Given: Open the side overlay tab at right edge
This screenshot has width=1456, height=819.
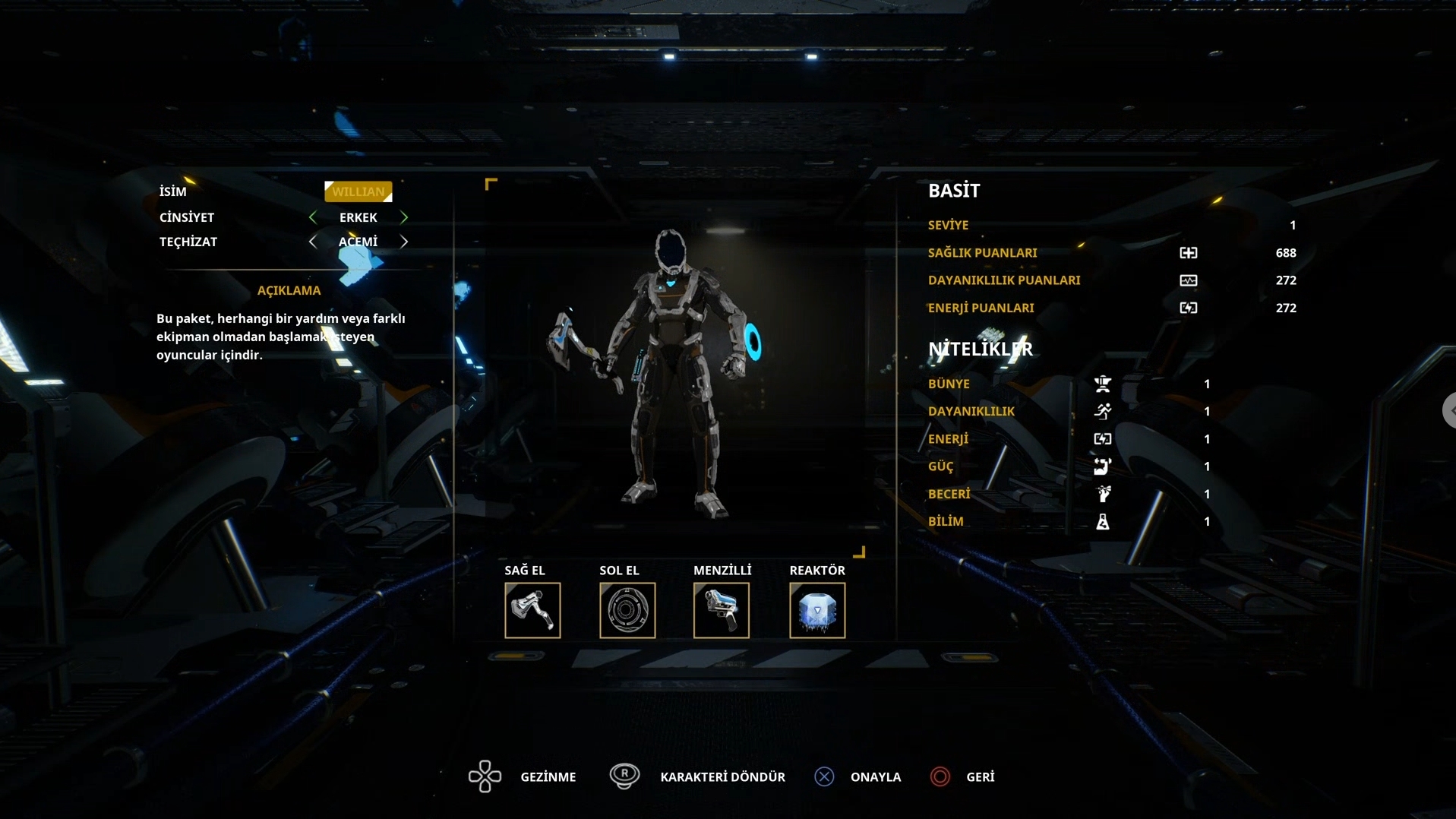Looking at the screenshot, I should pos(1449,410).
